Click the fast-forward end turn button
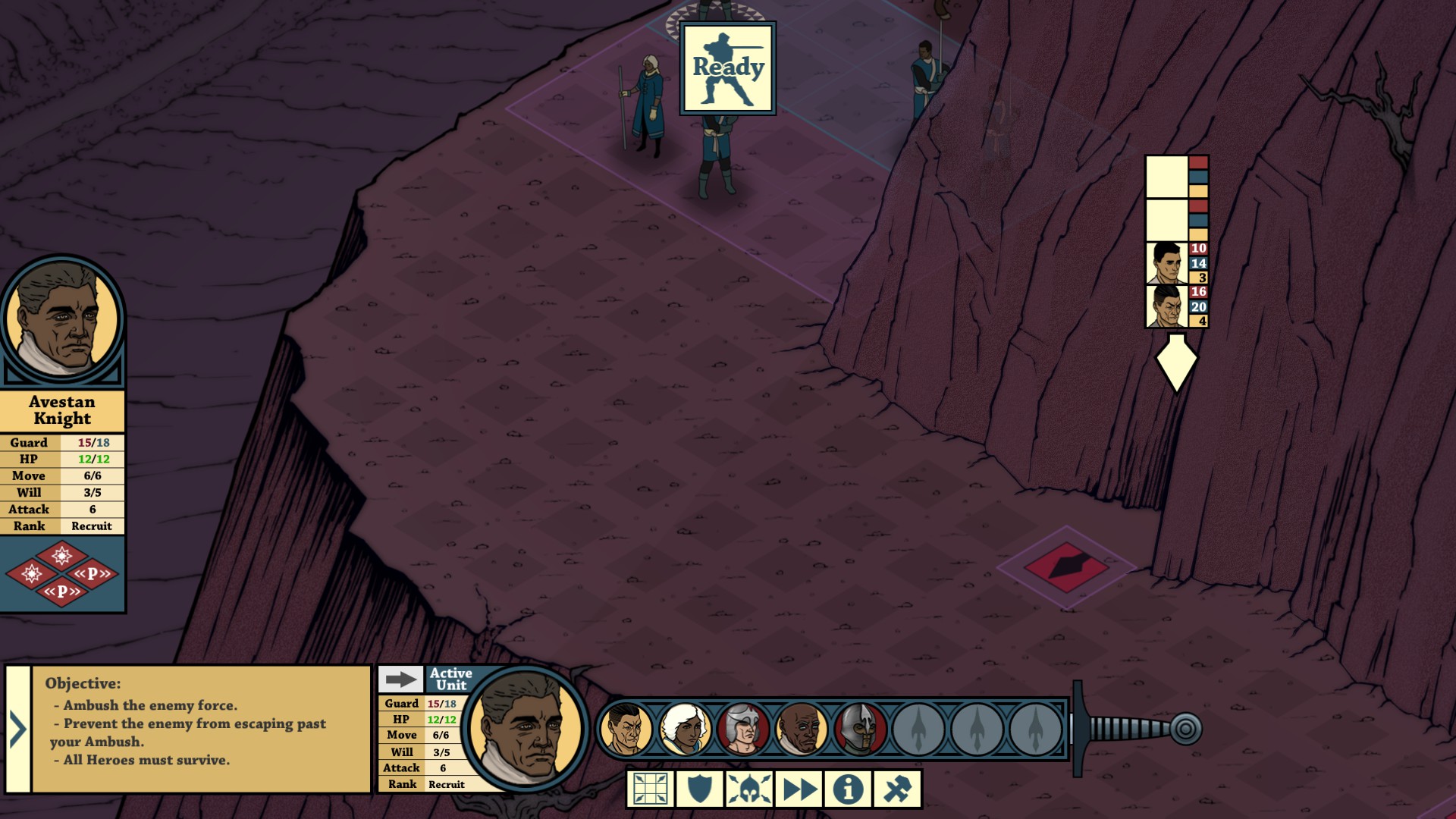Image resolution: width=1456 pixels, height=819 pixels. tap(799, 789)
